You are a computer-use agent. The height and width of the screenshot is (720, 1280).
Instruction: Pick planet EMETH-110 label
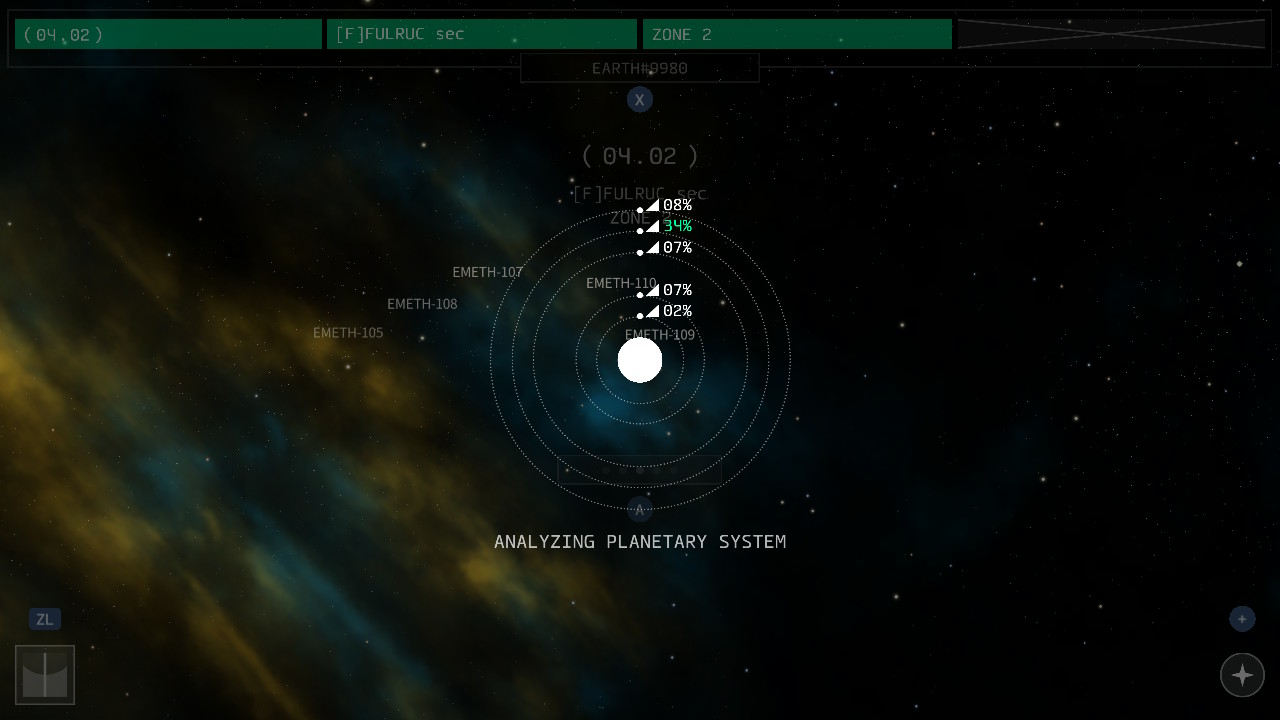coord(621,283)
